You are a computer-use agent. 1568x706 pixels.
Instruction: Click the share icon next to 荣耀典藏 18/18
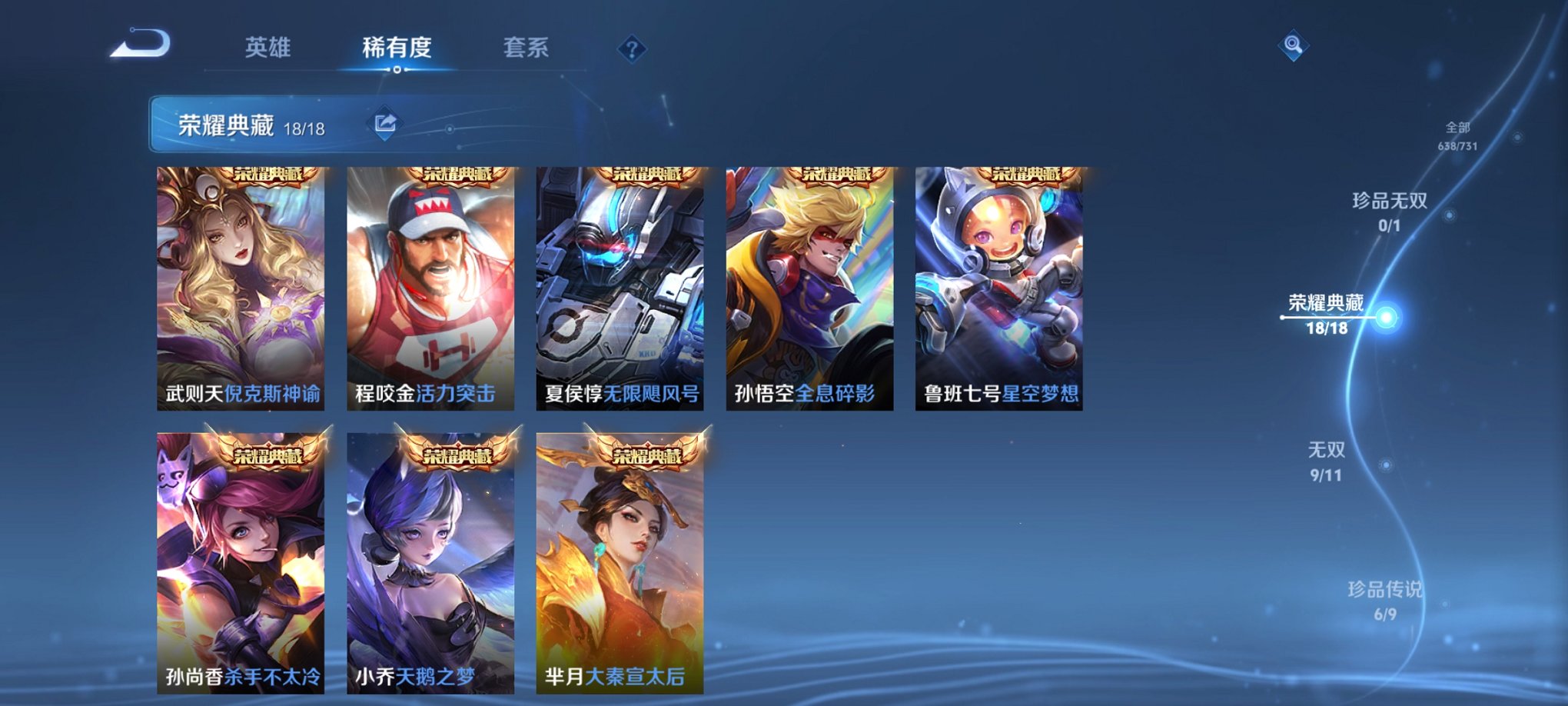(387, 121)
